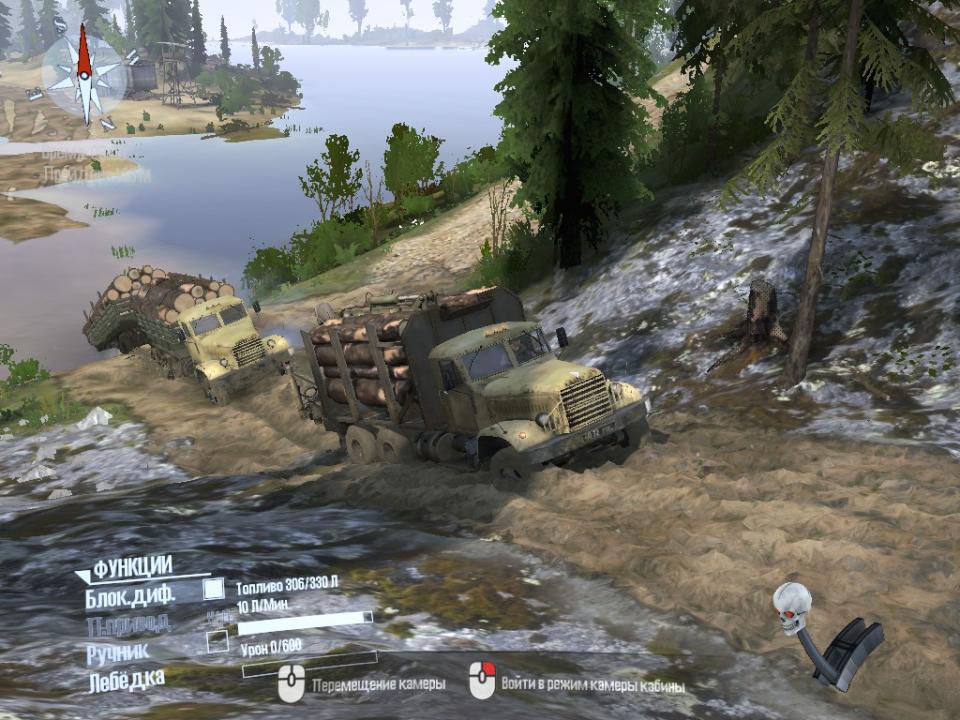Activate the Лебёдка winch function
The height and width of the screenshot is (720, 960).
125,678
